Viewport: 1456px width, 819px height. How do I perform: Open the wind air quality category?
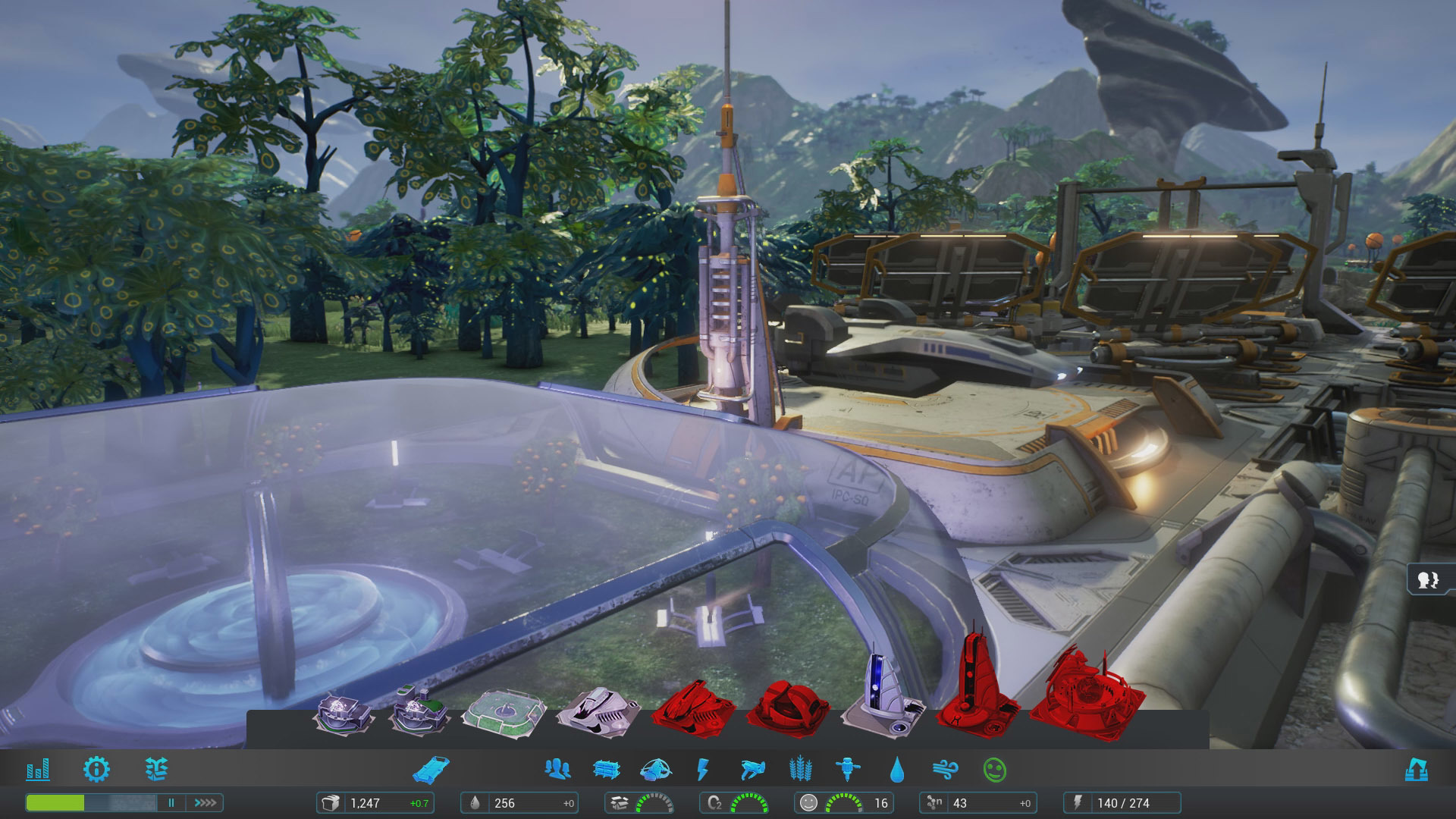point(945,770)
